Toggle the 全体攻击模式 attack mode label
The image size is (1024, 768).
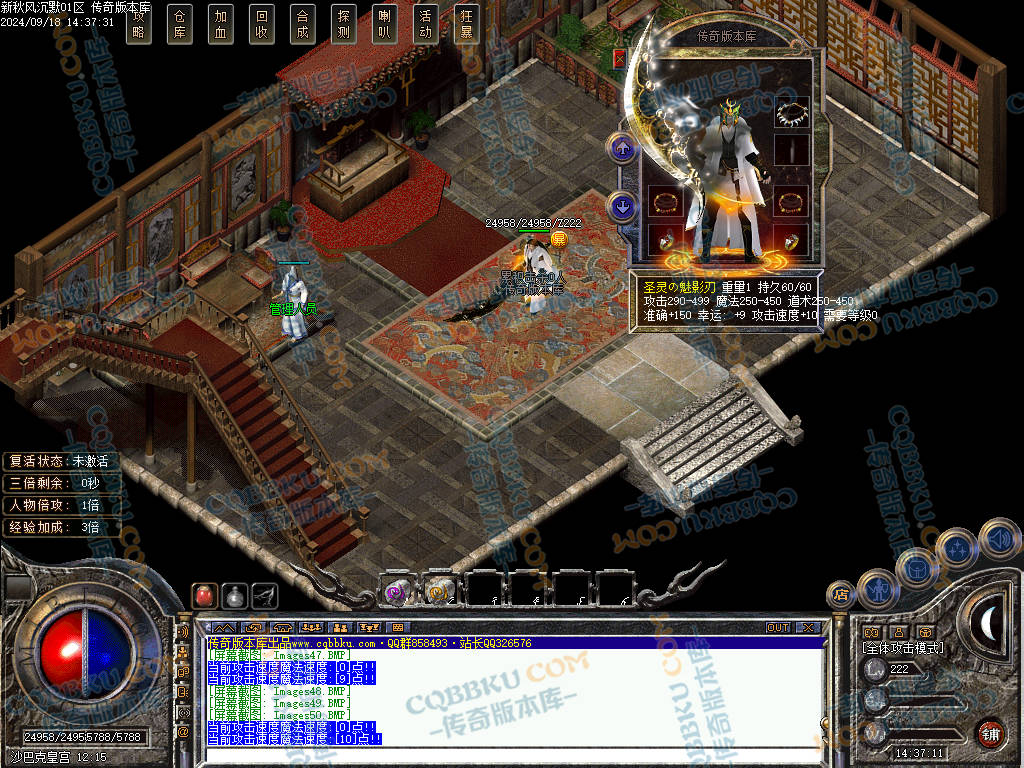(903, 648)
